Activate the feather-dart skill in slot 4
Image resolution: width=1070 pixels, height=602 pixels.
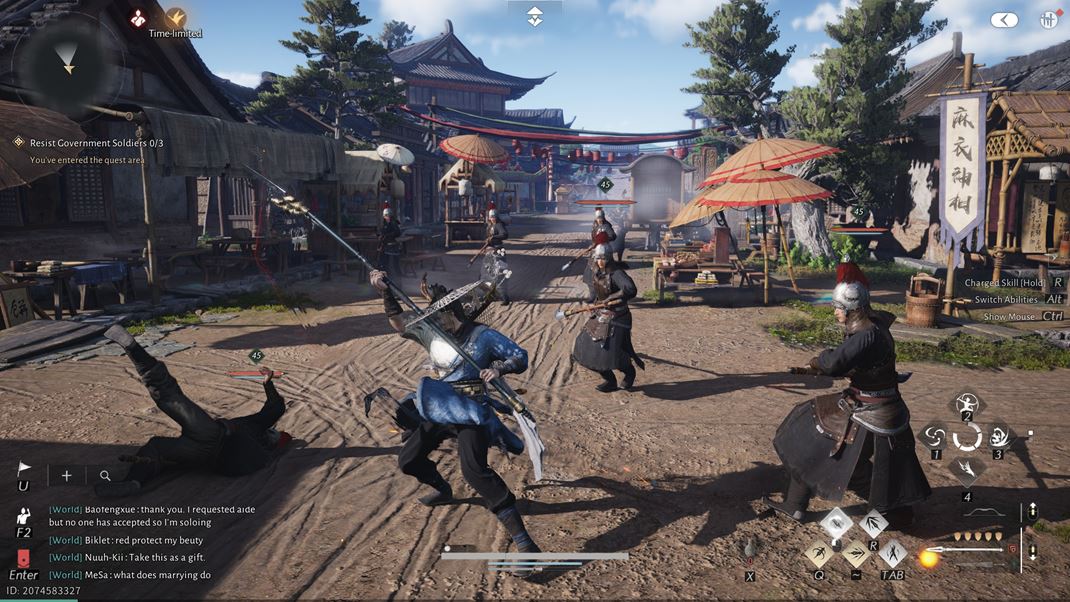coord(967,468)
